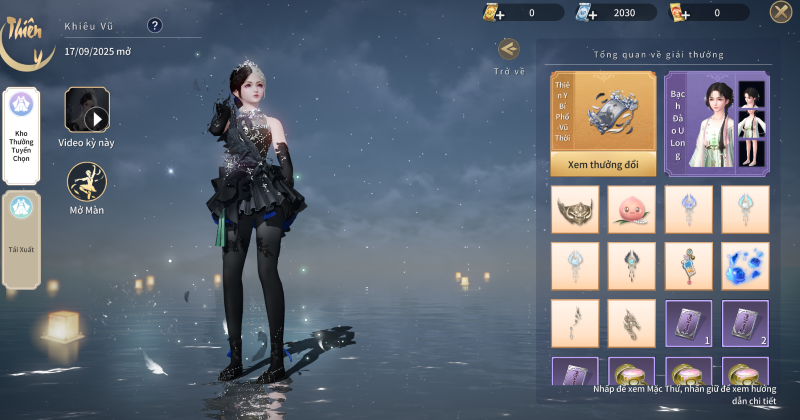
Task: Open the Mở Màn dancer icon
Action: (87, 181)
